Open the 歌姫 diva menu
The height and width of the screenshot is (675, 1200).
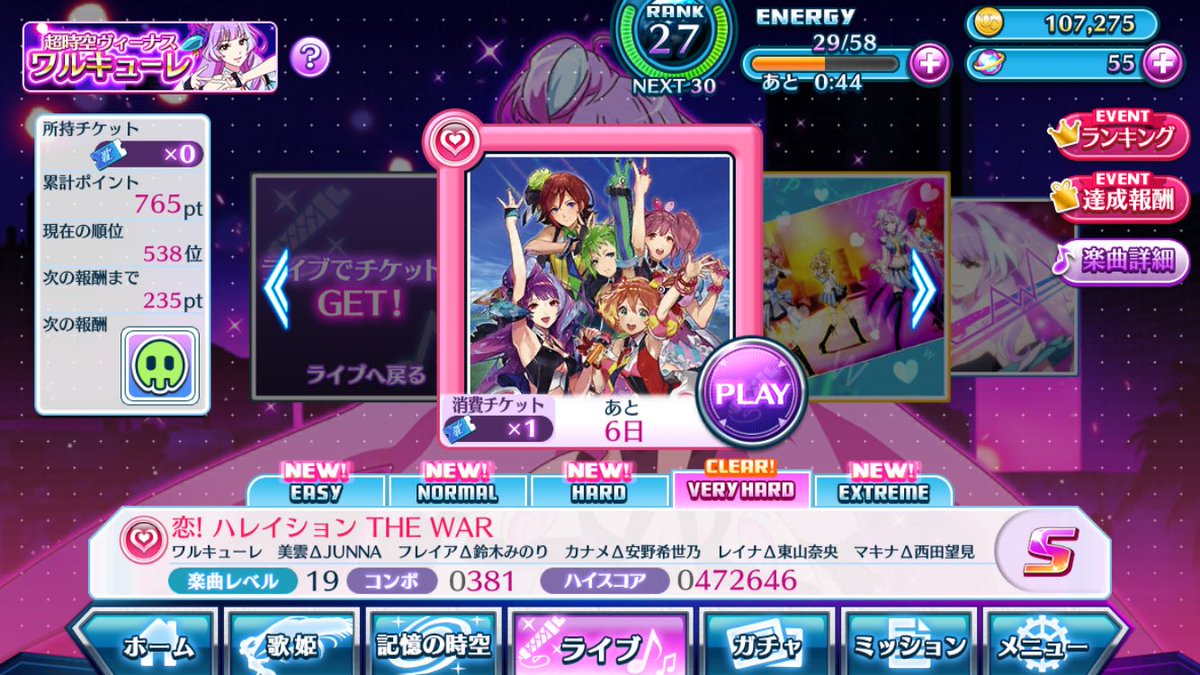pos(291,646)
